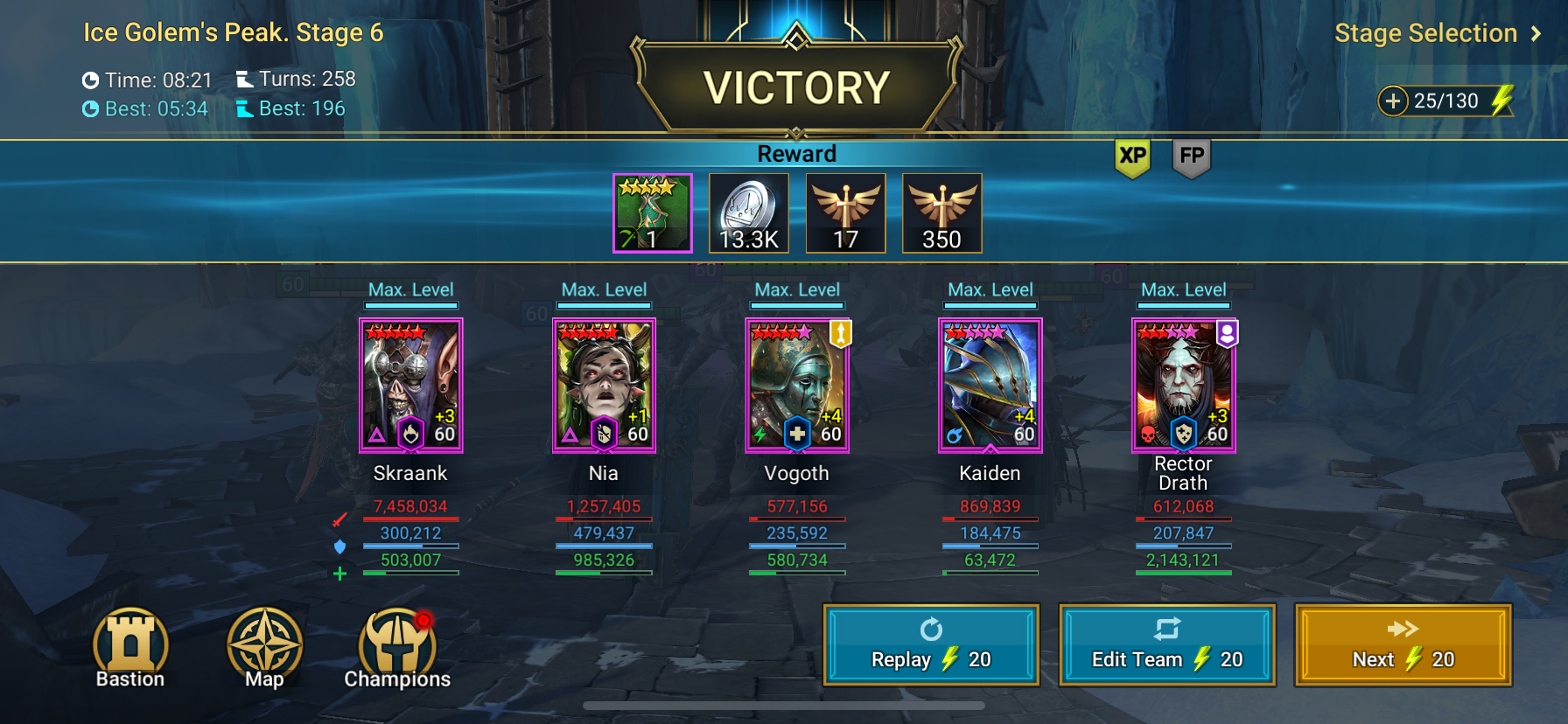The height and width of the screenshot is (724, 1568).
Task: Select Nia's champion portrait
Action: pos(604,386)
